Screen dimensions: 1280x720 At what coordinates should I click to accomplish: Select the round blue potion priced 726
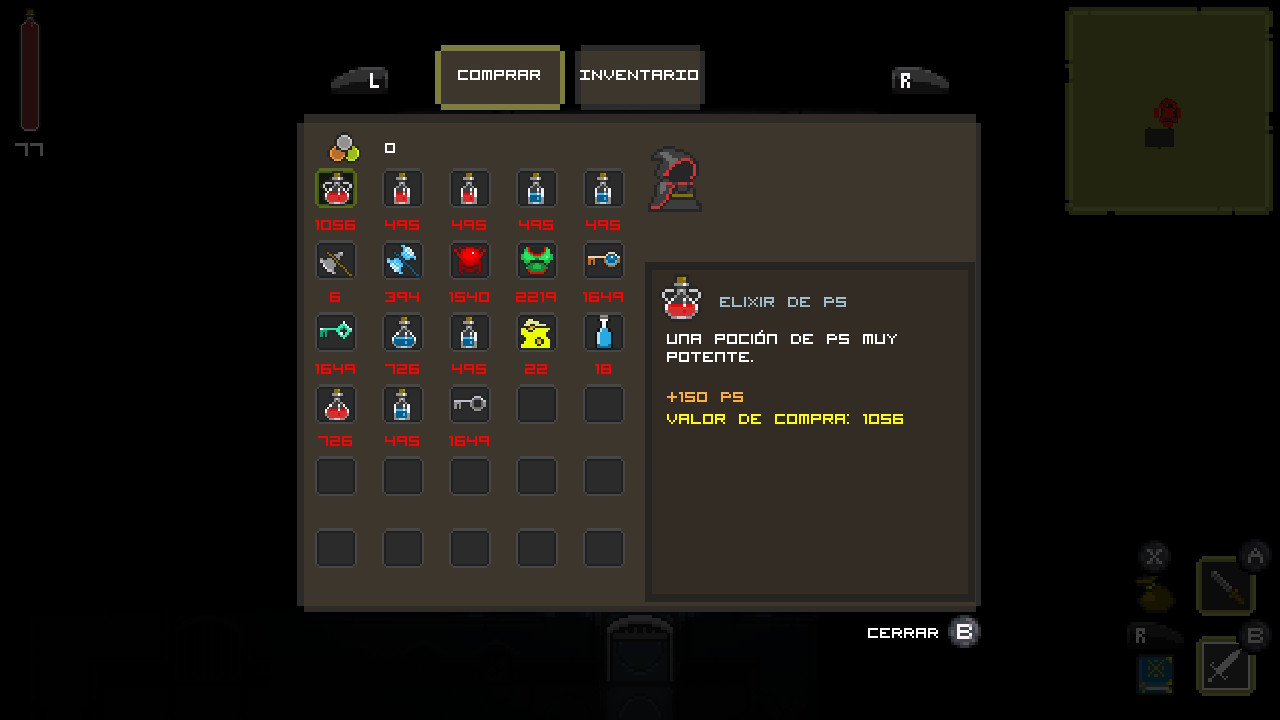(x=403, y=333)
